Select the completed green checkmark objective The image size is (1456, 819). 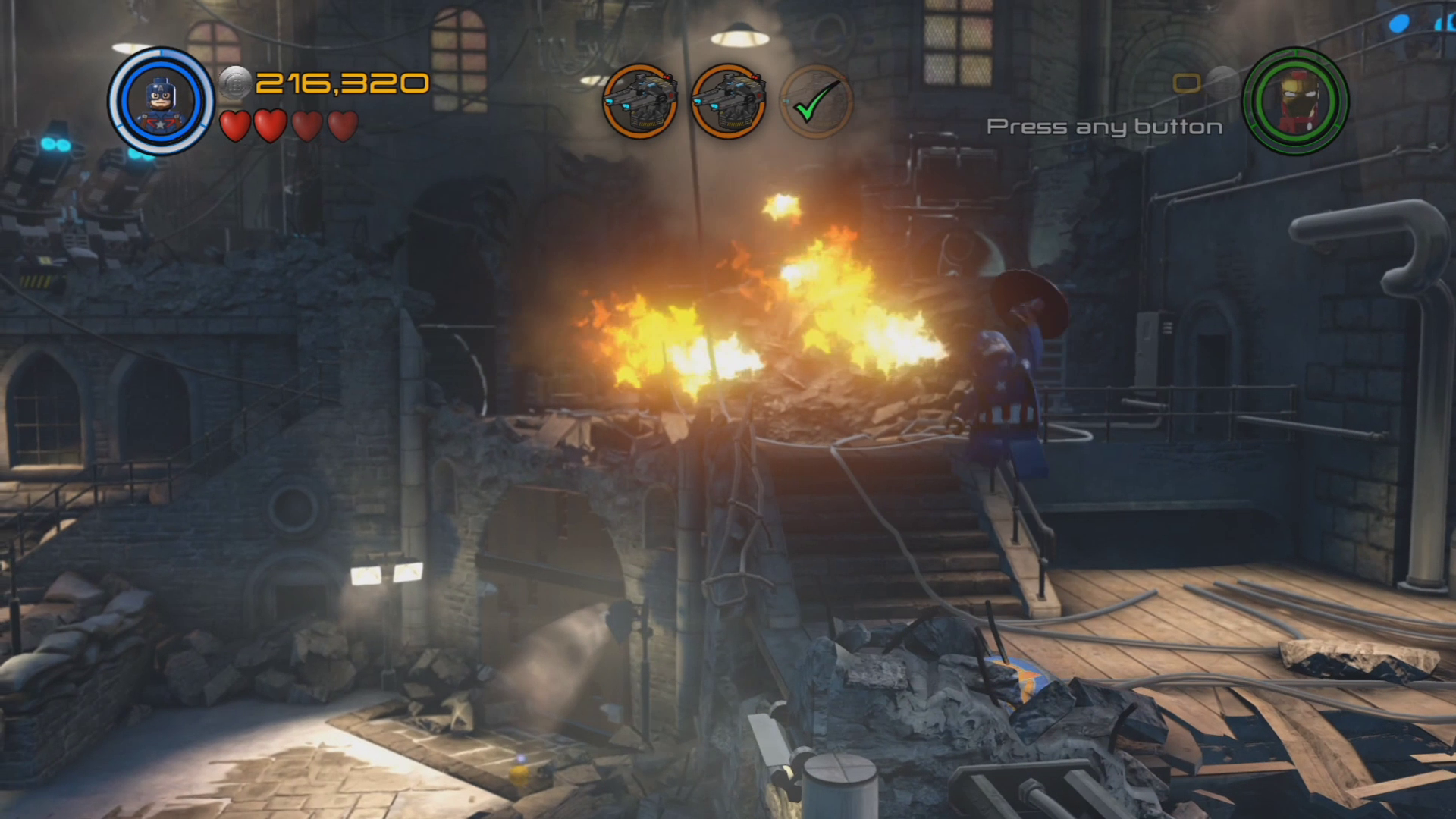pyautogui.click(x=816, y=102)
